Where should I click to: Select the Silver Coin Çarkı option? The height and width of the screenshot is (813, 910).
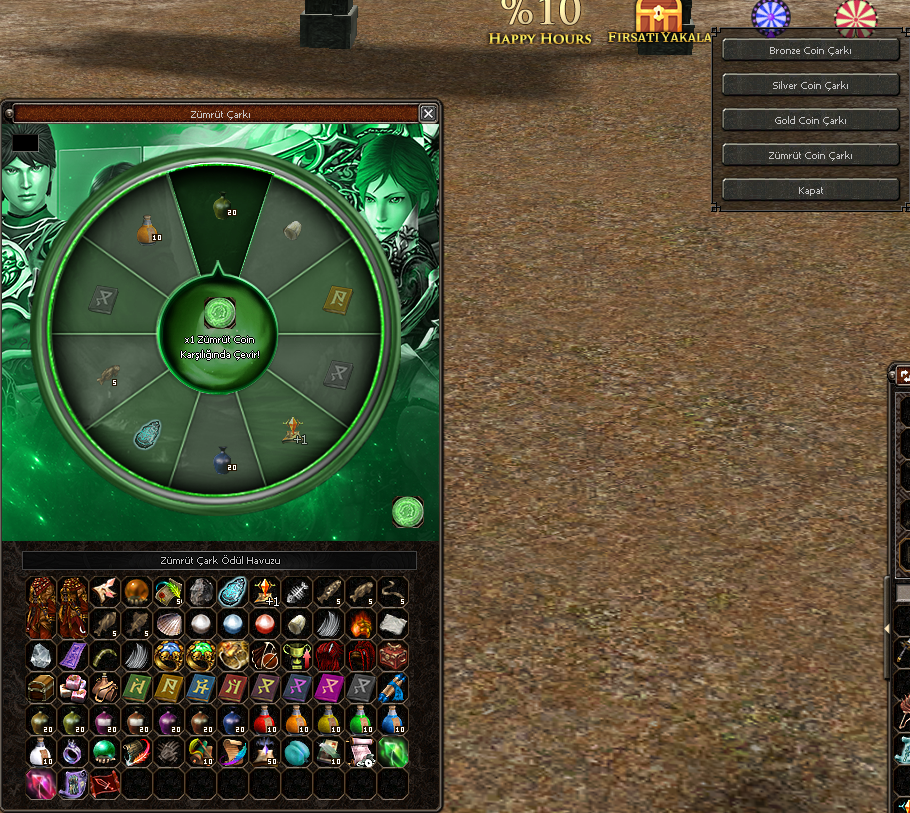[811, 85]
